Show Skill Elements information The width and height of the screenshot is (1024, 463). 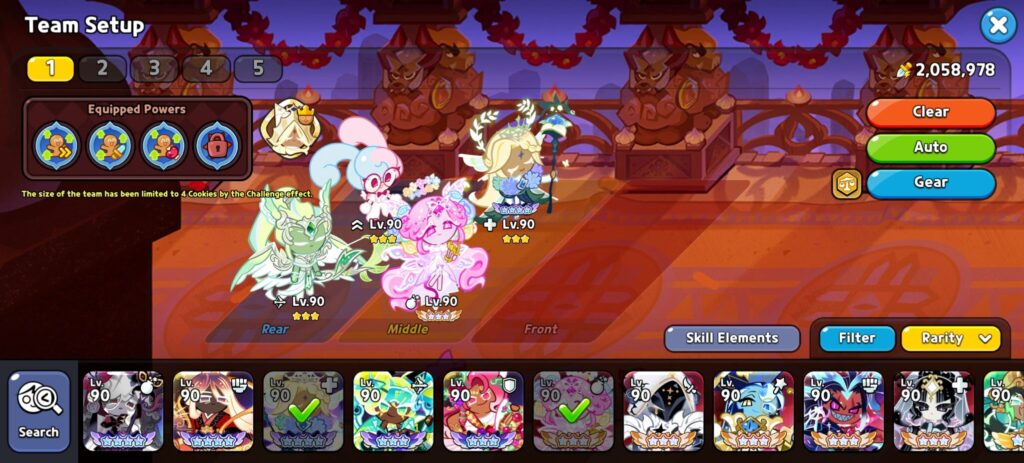click(x=732, y=338)
